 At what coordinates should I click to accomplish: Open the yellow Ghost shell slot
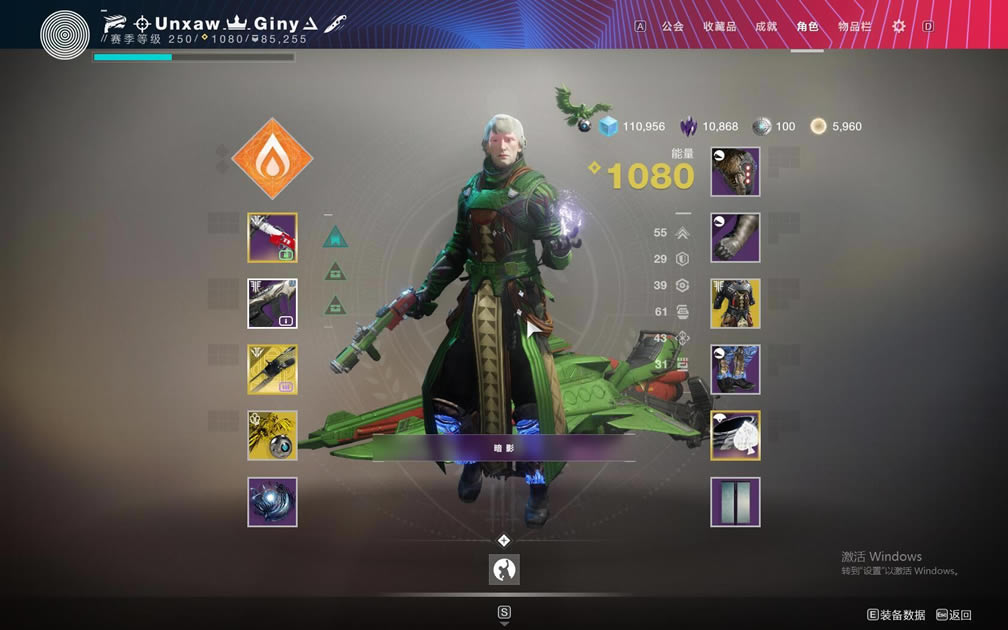(x=272, y=436)
